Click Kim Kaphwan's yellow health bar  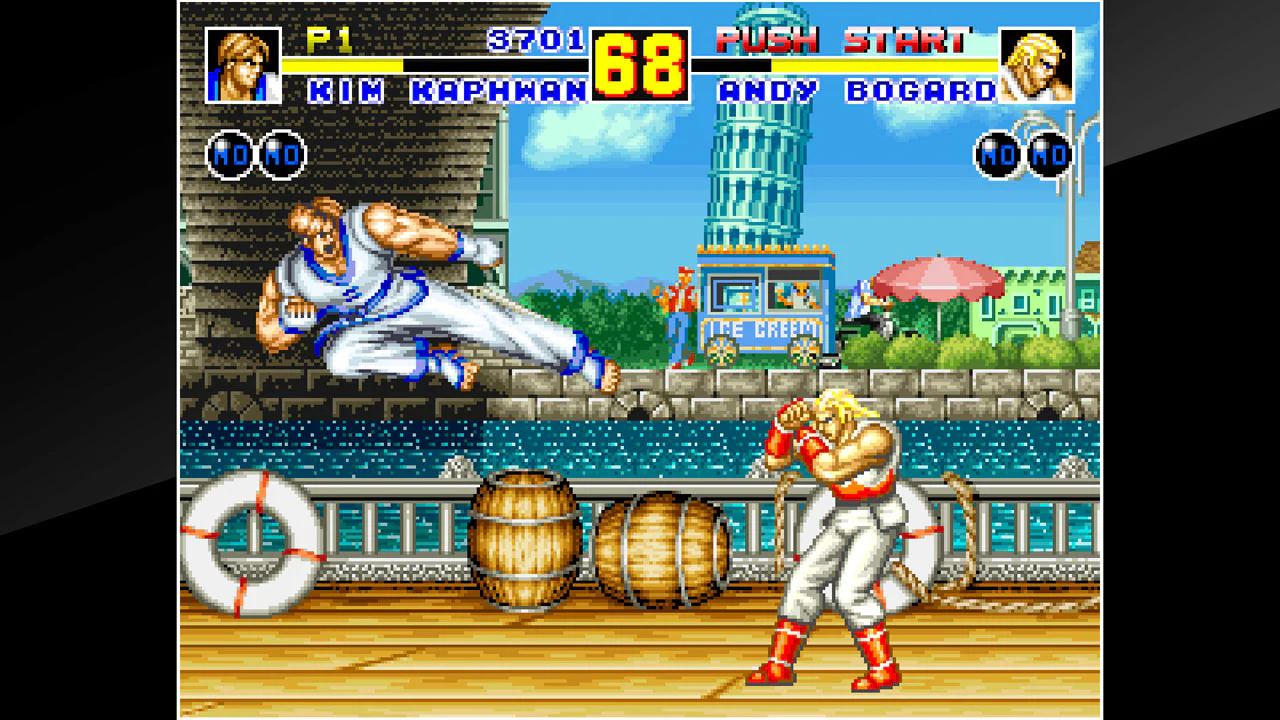click(343, 63)
